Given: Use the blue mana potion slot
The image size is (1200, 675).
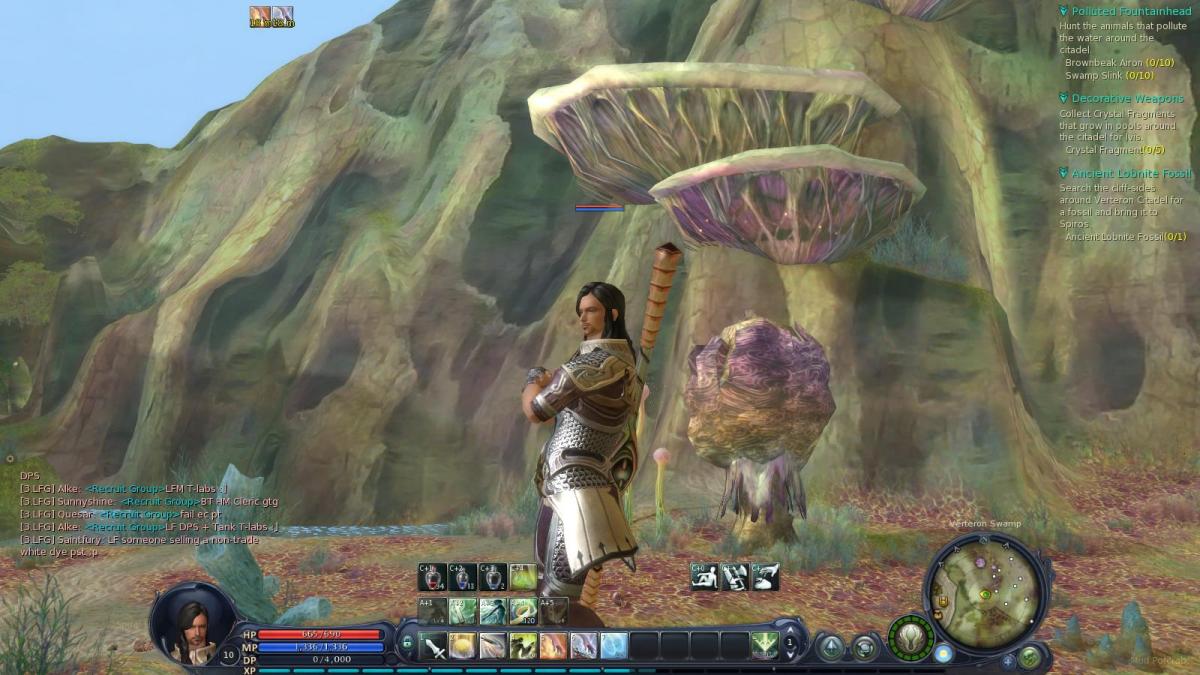Looking at the screenshot, I should pos(463,578).
